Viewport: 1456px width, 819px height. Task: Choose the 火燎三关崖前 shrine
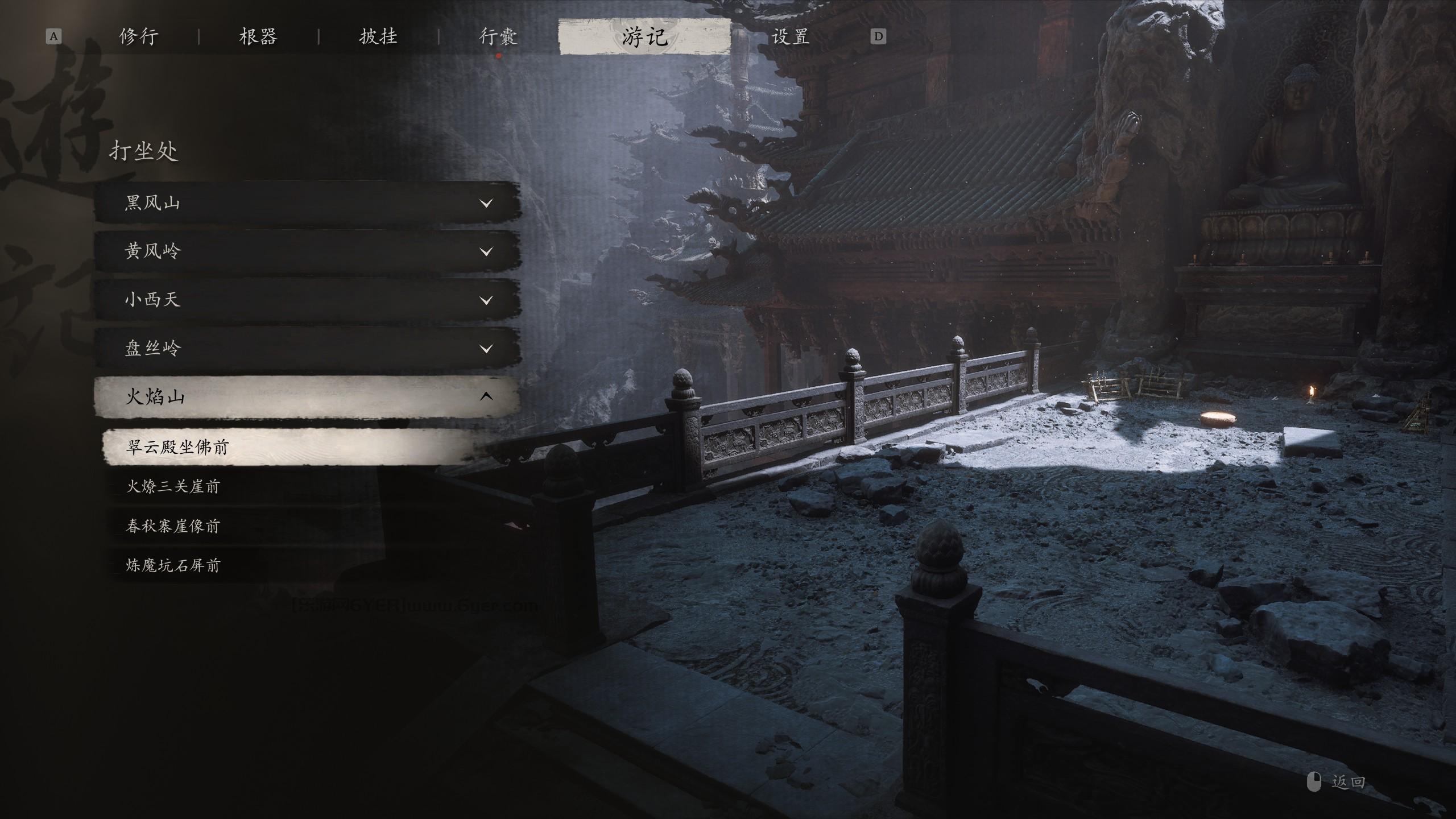coord(173,486)
